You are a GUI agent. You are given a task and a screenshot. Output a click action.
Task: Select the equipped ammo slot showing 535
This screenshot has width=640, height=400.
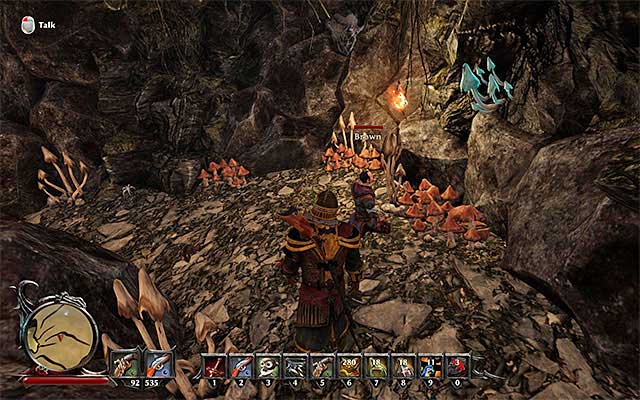158,365
